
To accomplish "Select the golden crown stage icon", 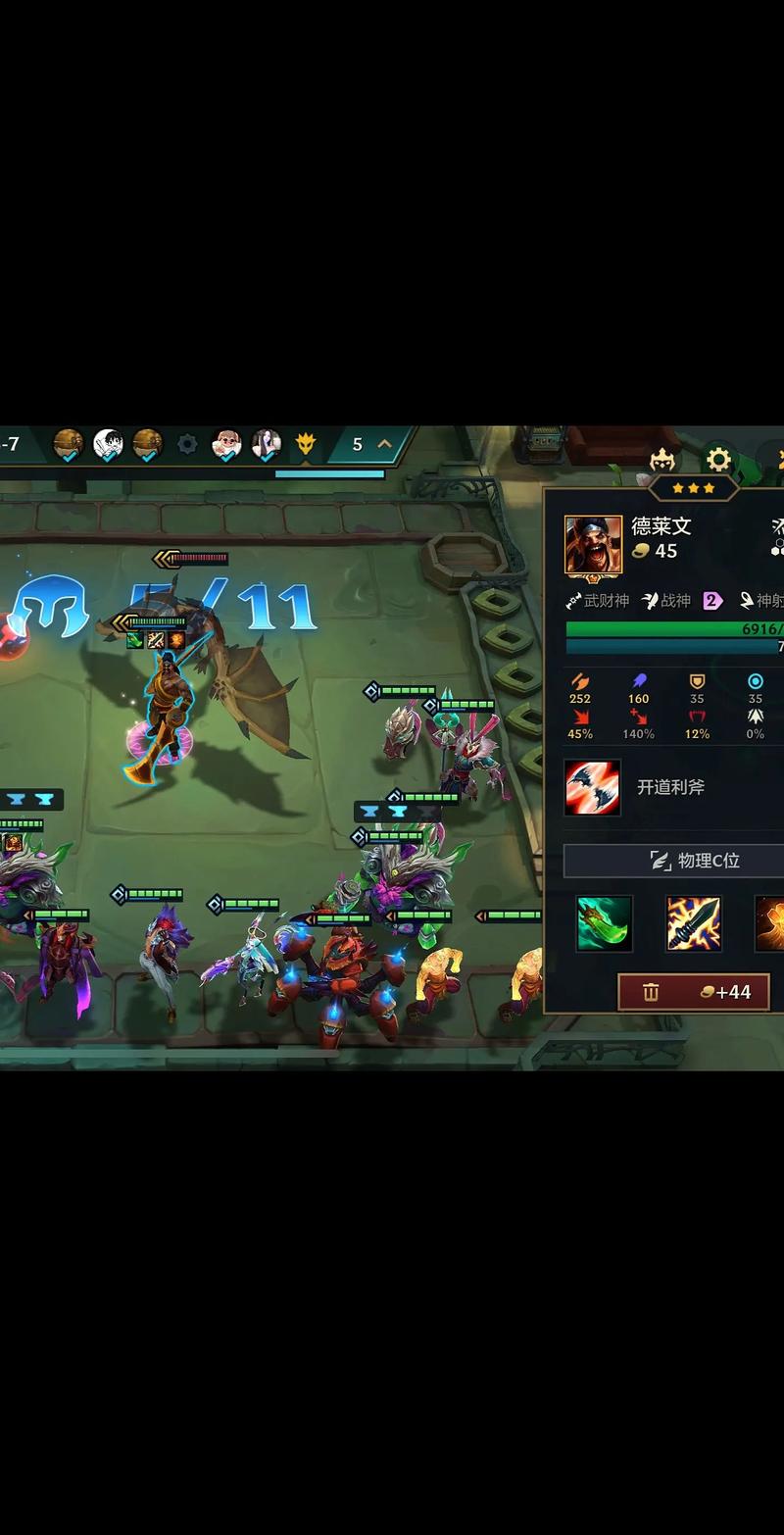I will click(x=307, y=445).
